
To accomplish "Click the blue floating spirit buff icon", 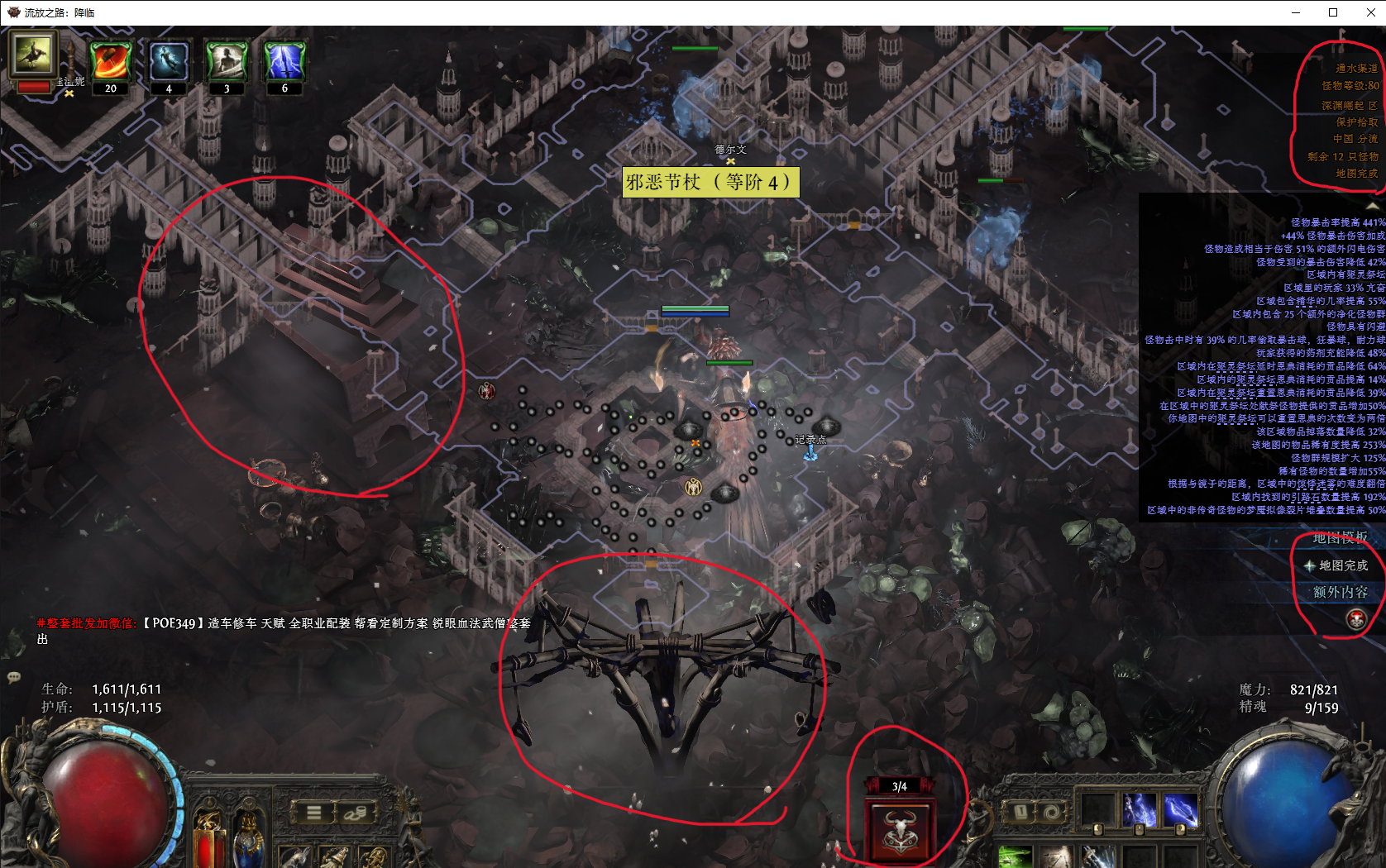I will click(x=169, y=60).
